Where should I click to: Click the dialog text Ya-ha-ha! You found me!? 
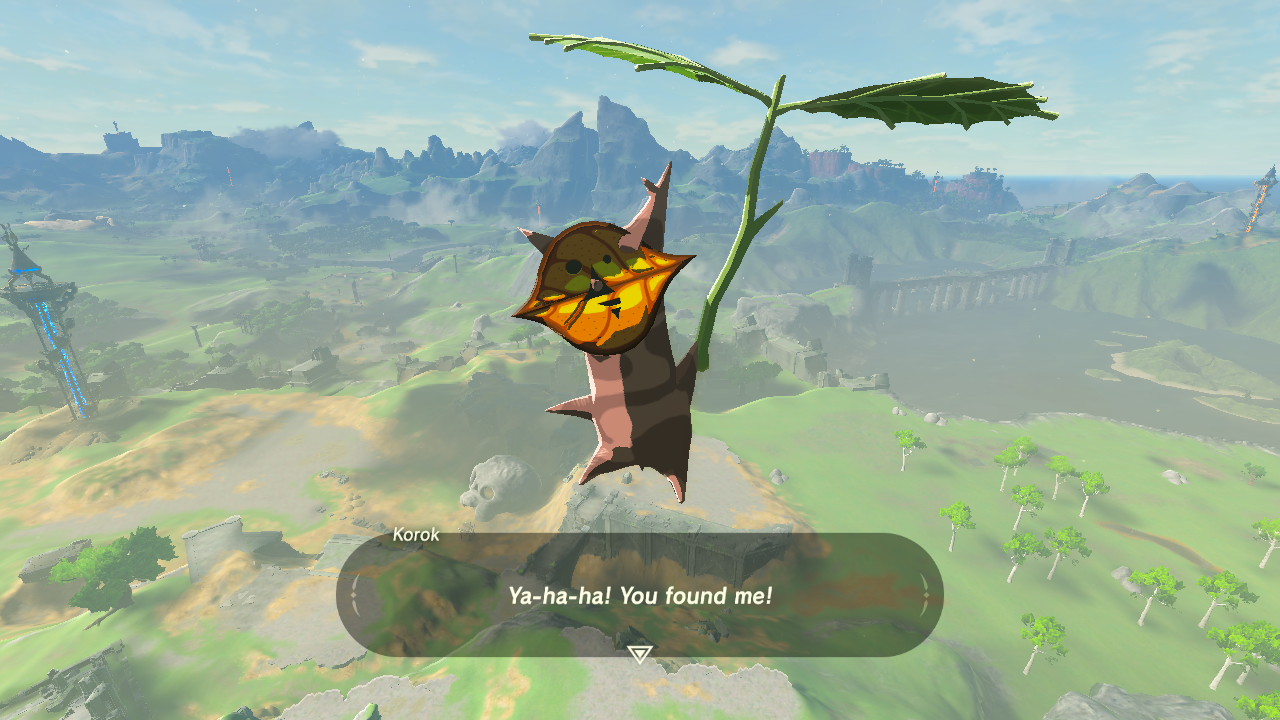click(639, 594)
